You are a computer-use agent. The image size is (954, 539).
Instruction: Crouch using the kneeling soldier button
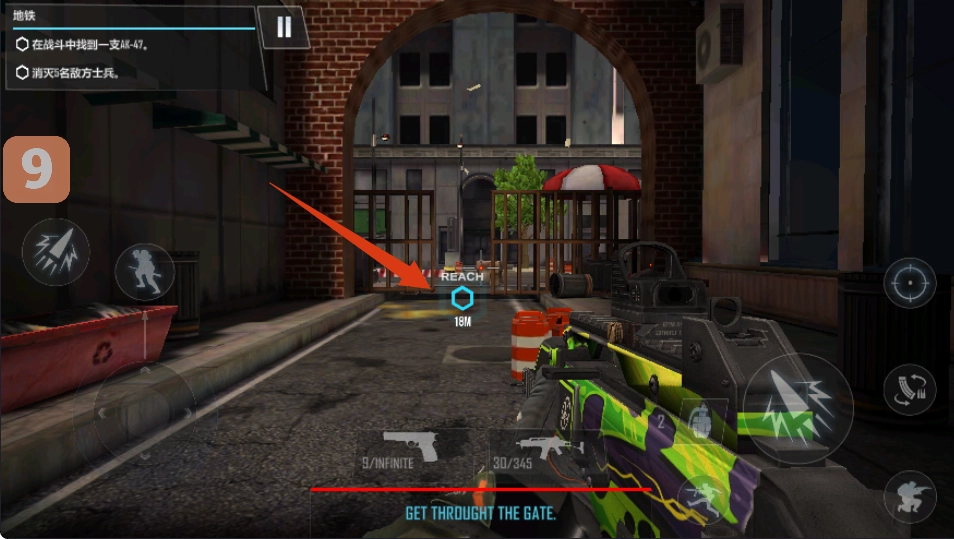click(x=909, y=496)
